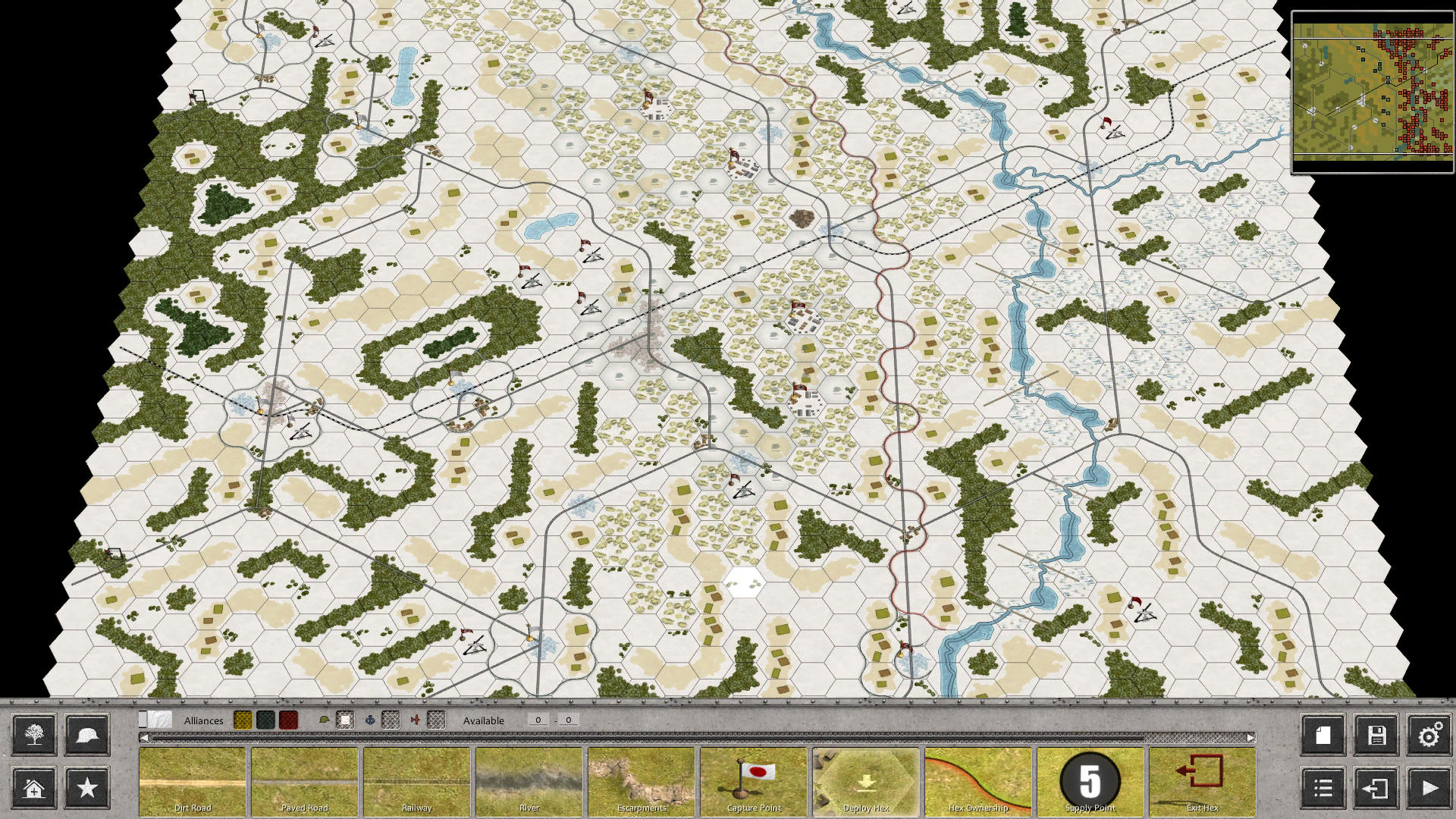Open the settings gear icon
This screenshot has width=1456, height=819.
click(x=1430, y=735)
